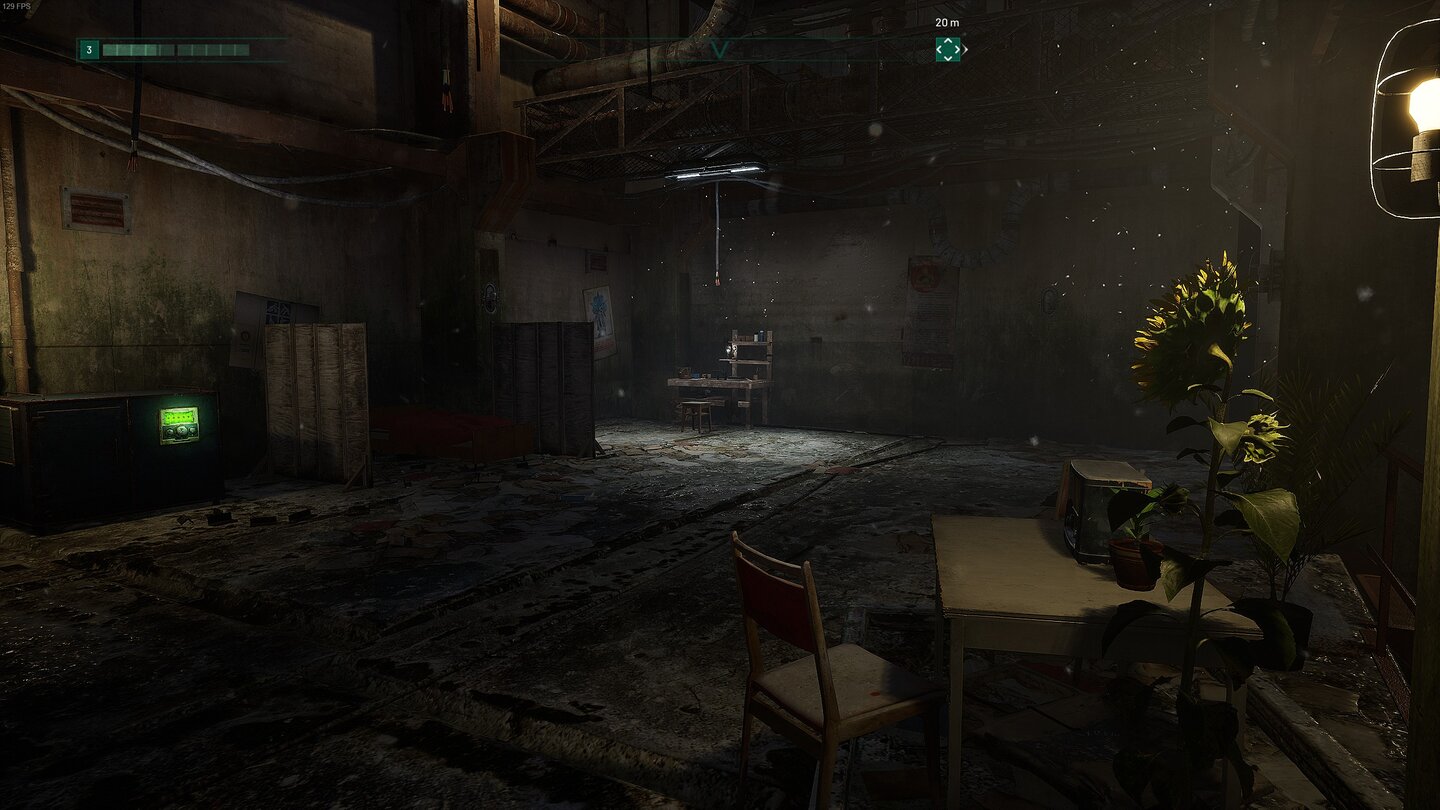
Task: Click the chevron next to the objective marker
Action: click(964, 49)
